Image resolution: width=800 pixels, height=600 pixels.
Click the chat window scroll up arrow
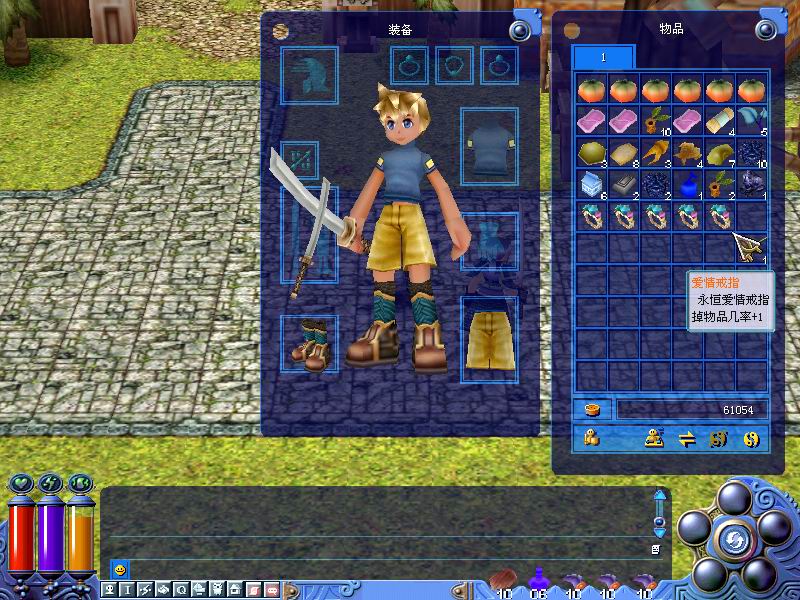pyautogui.click(x=659, y=496)
